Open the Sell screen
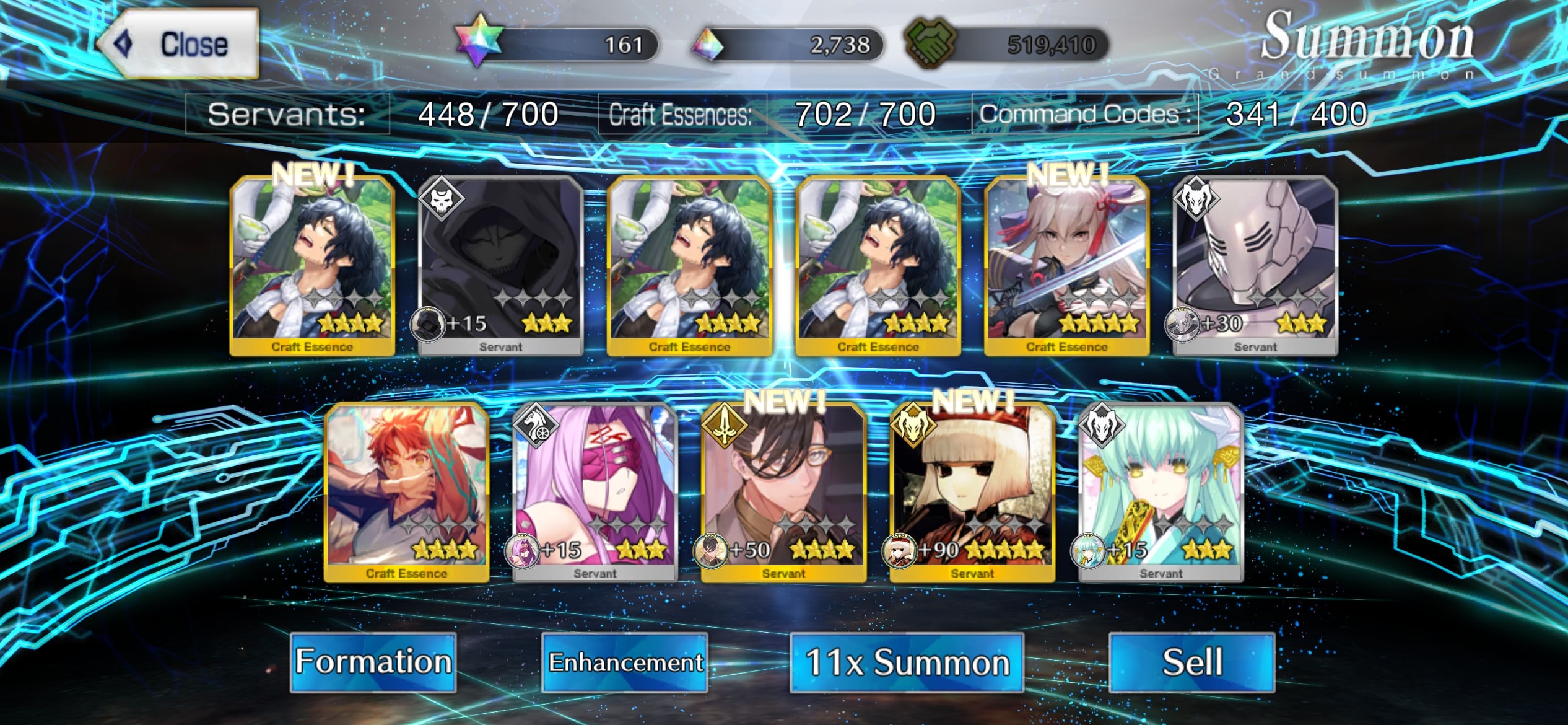 click(x=1191, y=662)
